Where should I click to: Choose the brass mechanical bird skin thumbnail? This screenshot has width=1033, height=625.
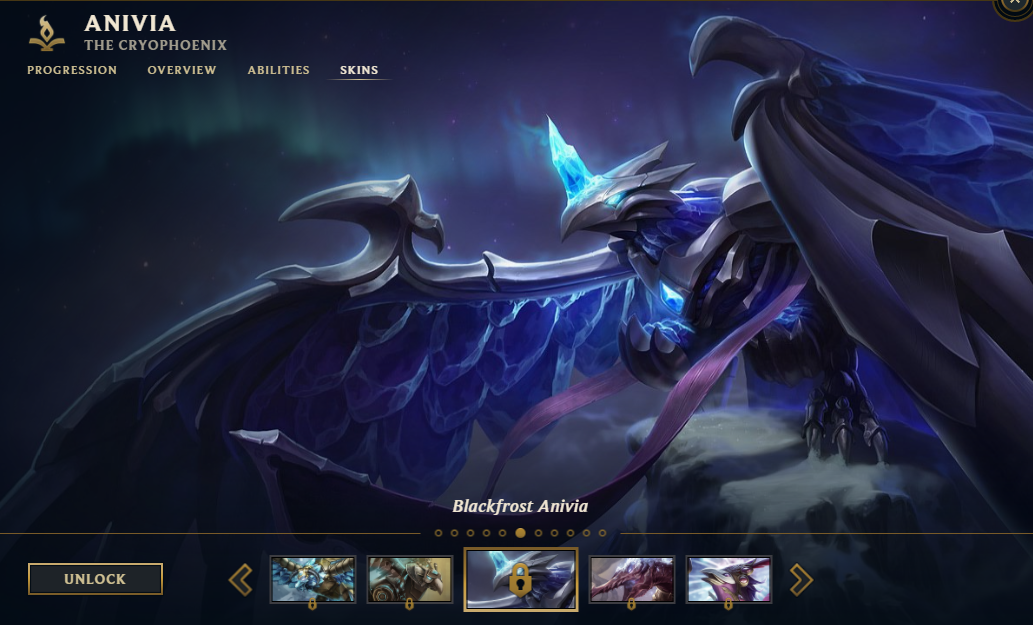point(410,579)
